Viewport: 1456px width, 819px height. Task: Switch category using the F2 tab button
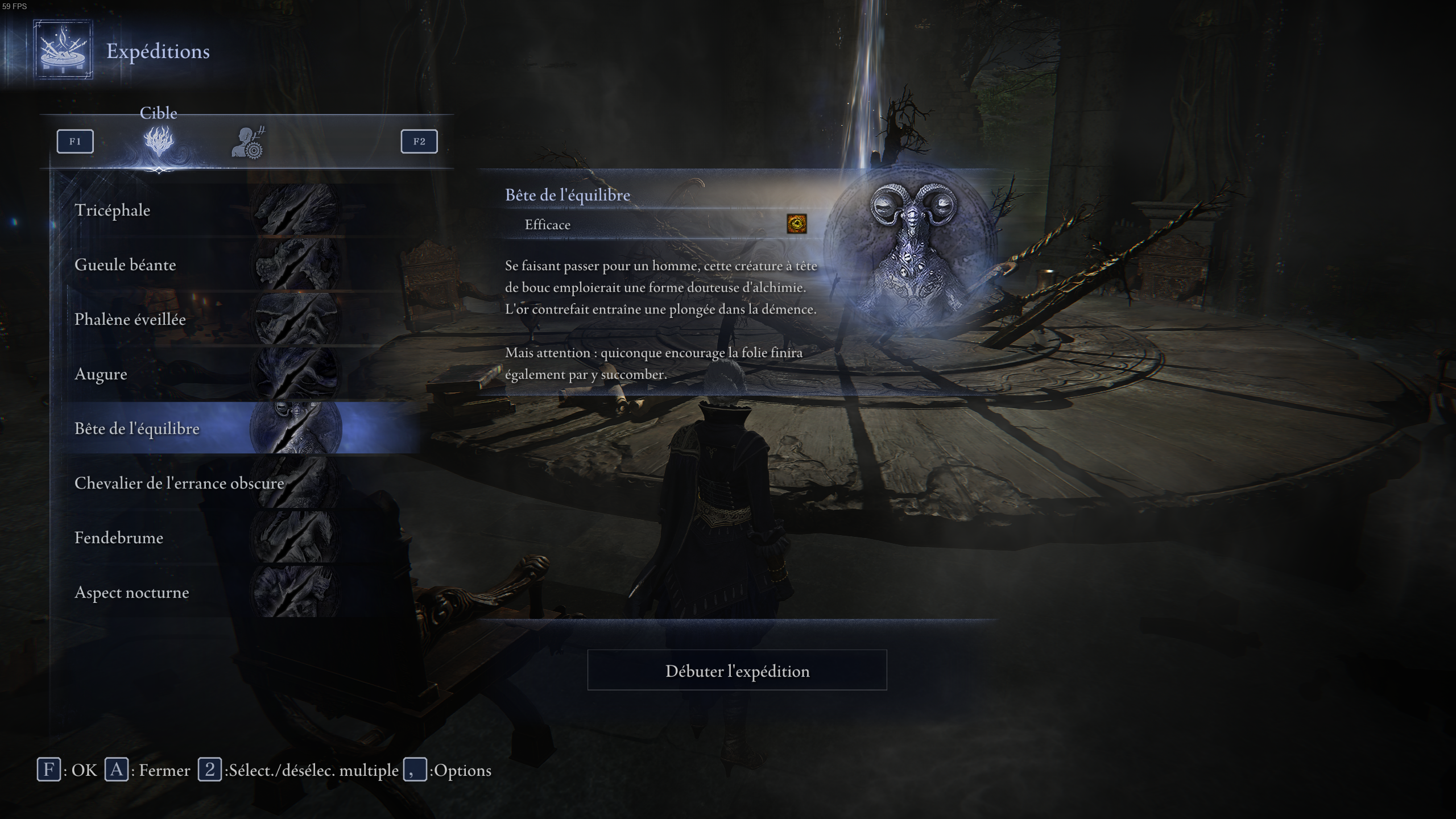click(420, 141)
